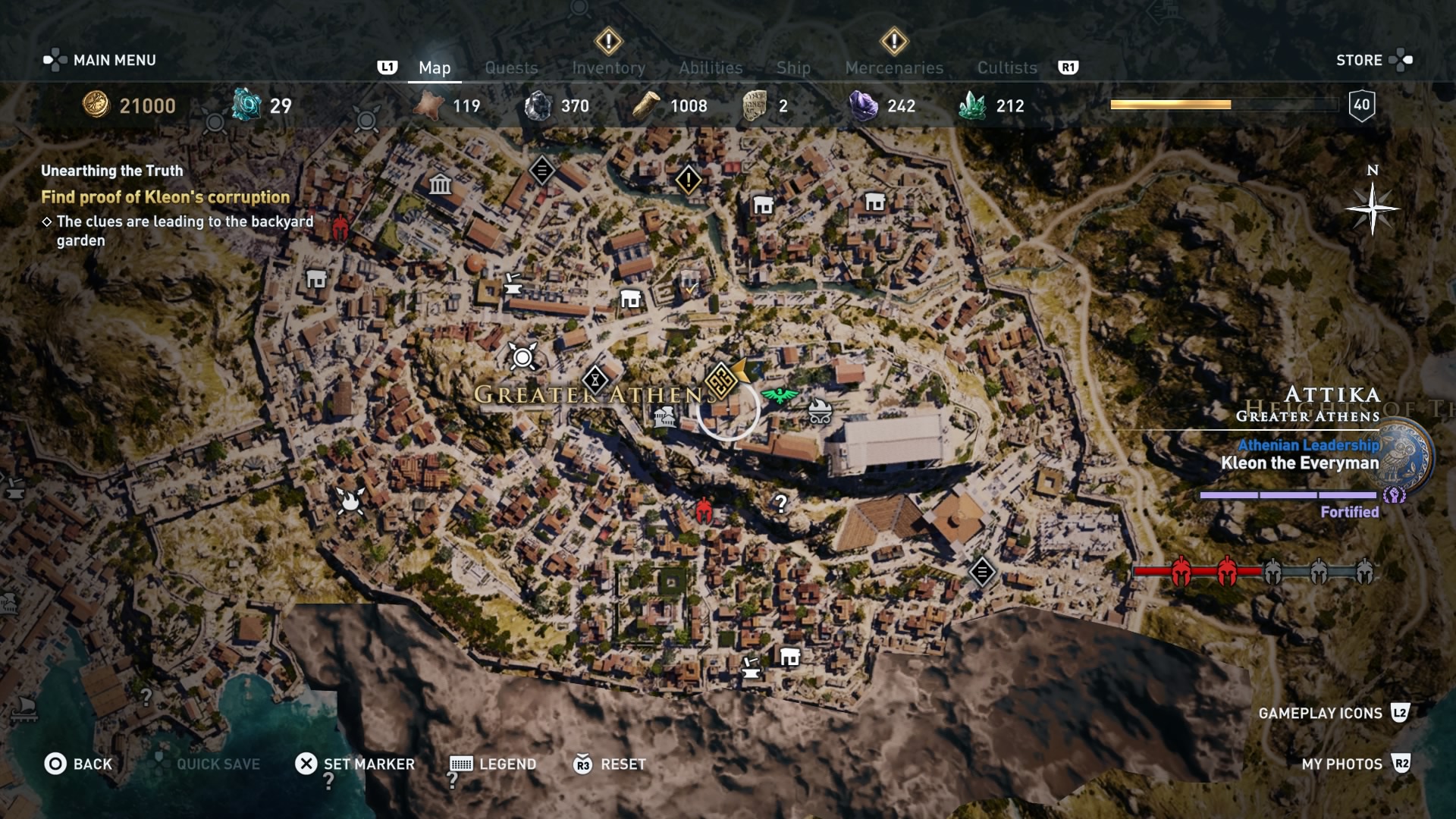Switch to the Inventory tab
The height and width of the screenshot is (819, 1456).
pyautogui.click(x=607, y=67)
